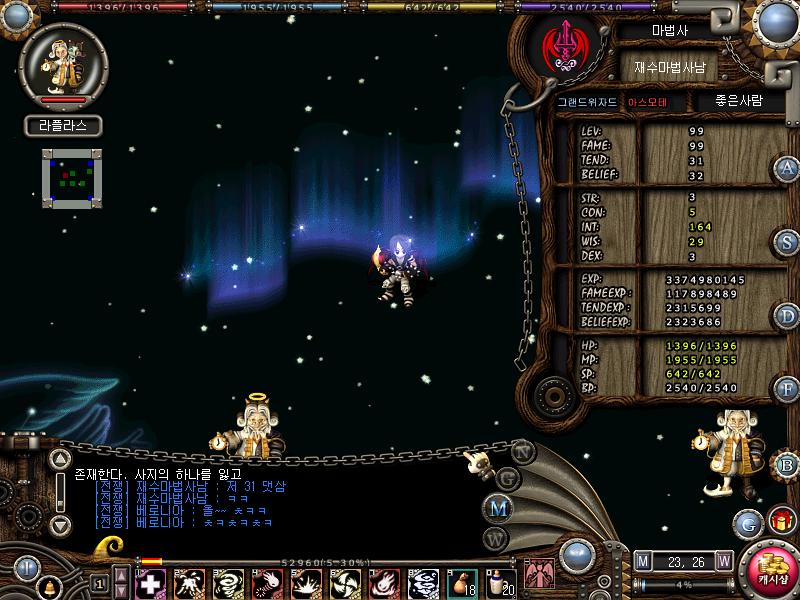Viewport: 800px width, 600px height.
Task: Use the brown pouch item with 18 left
Action: 461,581
